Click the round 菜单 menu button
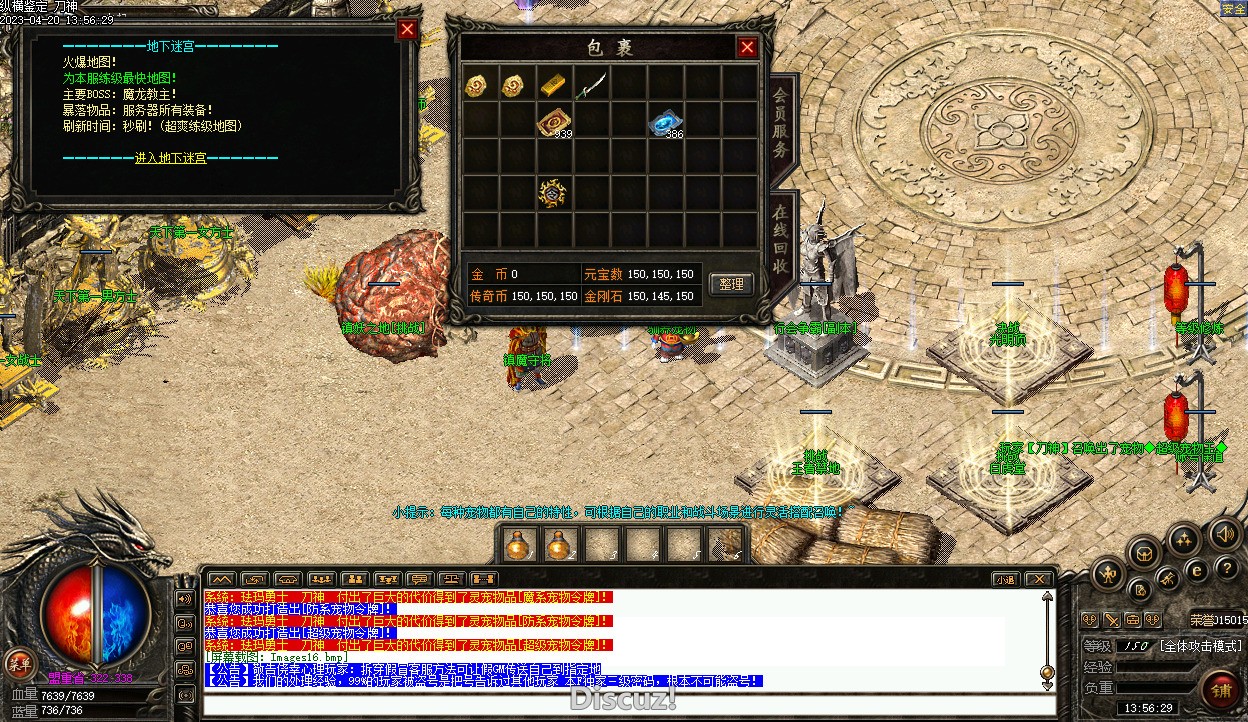Image resolution: width=1248 pixels, height=722 pixels. click(x=19, y=662)
